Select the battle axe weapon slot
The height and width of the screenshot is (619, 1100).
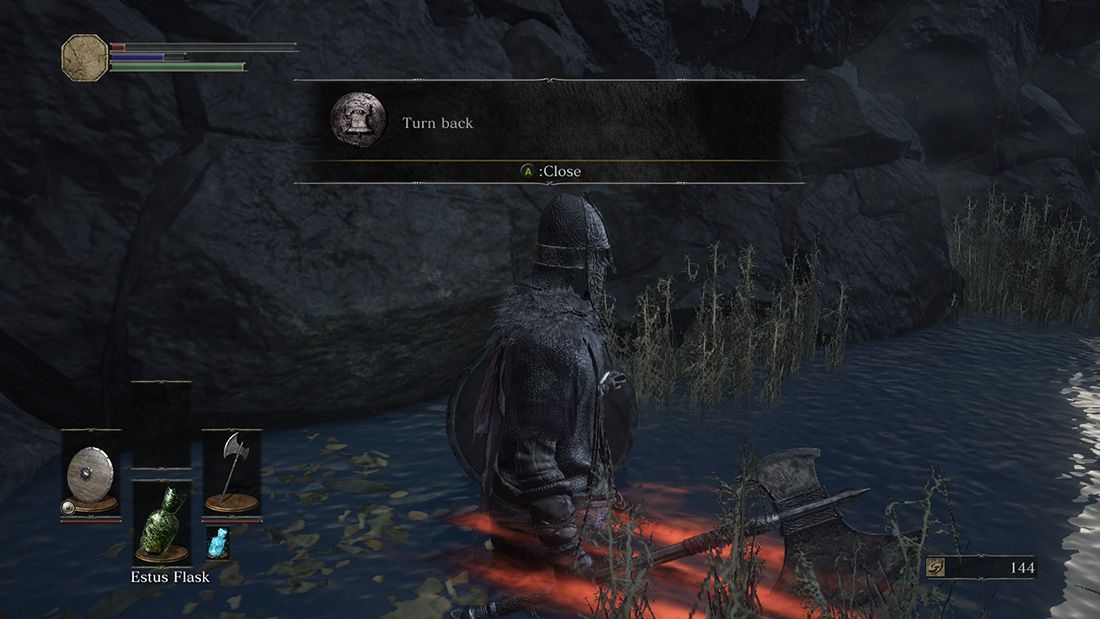pyautogui.click(x=232, y=471)
